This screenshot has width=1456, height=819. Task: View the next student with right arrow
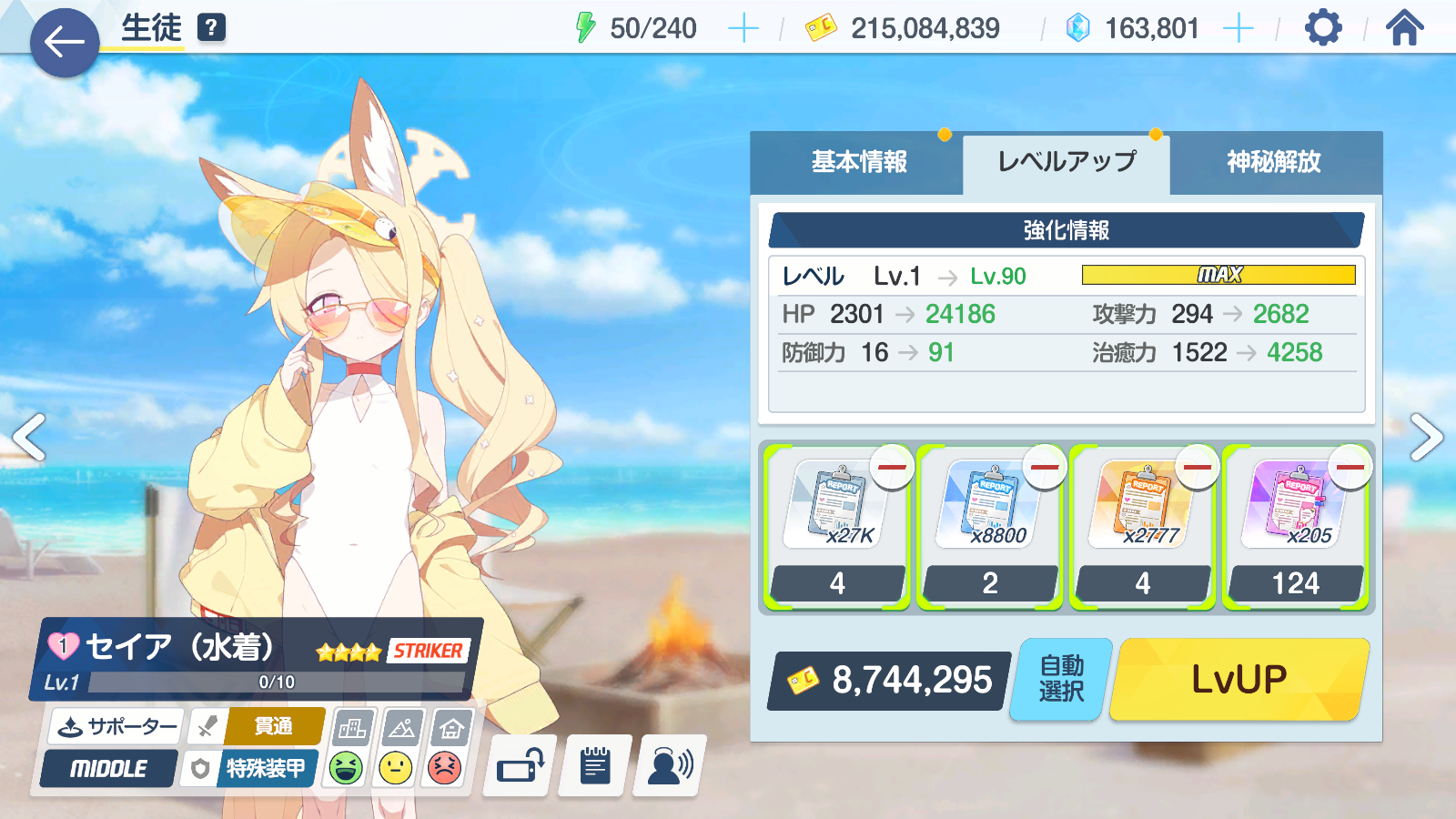point(1425,438)
